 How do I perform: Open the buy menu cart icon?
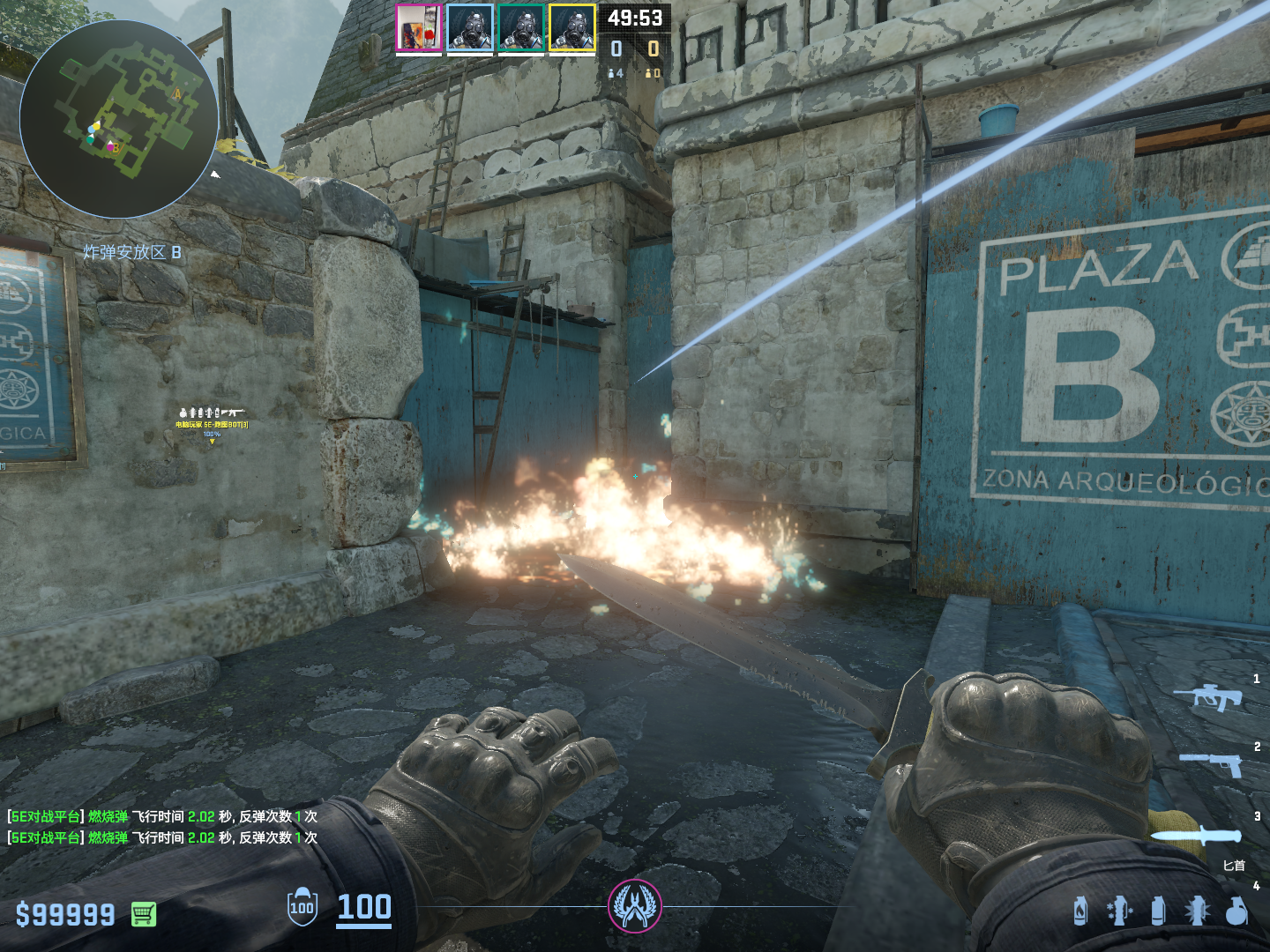(144, 914)
